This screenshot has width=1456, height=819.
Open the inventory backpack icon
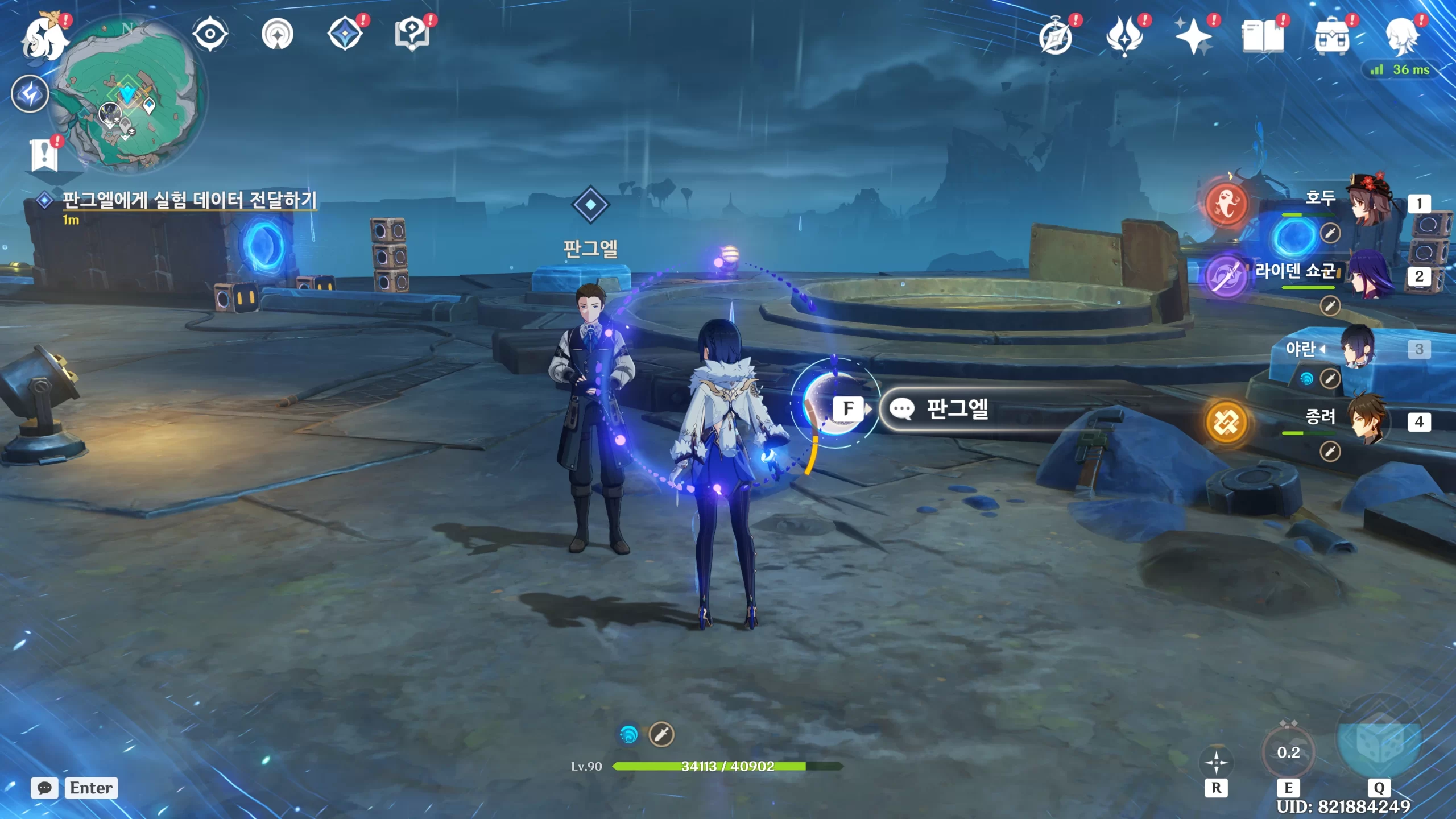[x=1331, y=36]
